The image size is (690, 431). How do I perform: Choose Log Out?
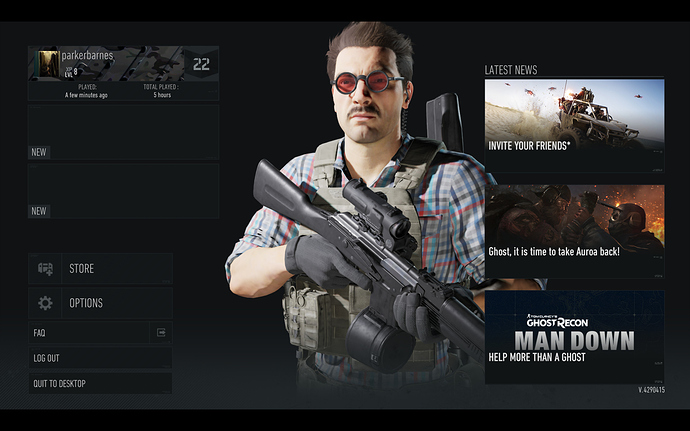click(x=100, y=358)
